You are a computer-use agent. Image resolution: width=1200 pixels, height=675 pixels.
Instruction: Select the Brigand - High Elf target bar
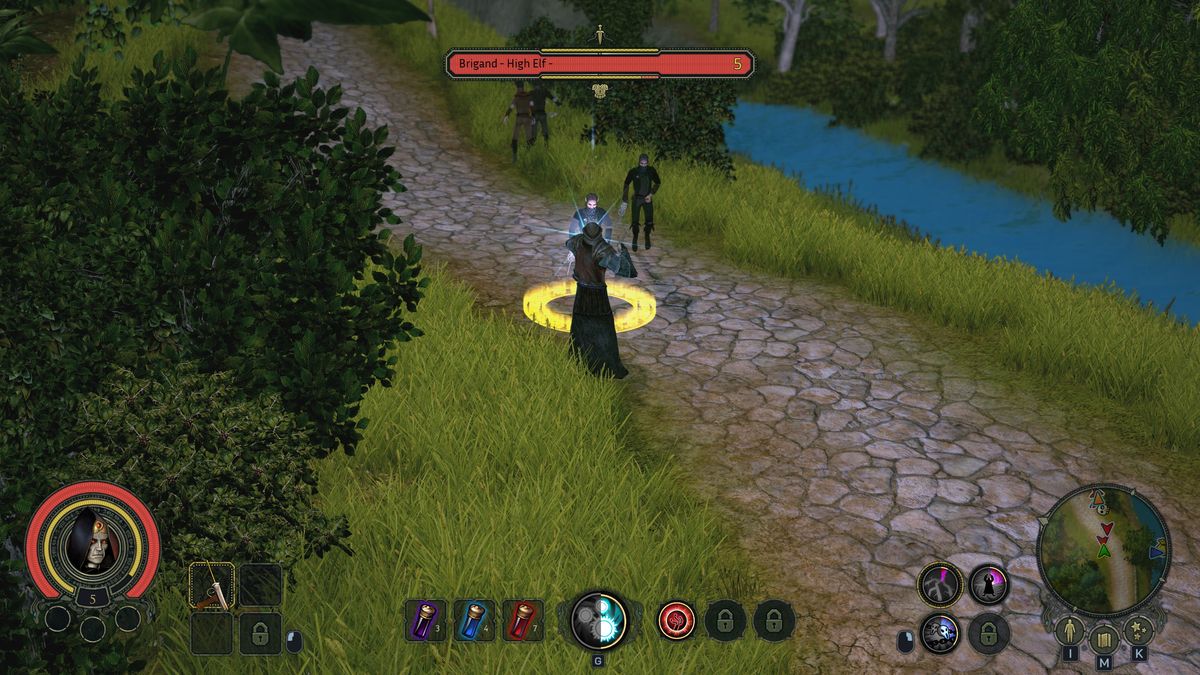pyautogui.click(x=600, y=64)
